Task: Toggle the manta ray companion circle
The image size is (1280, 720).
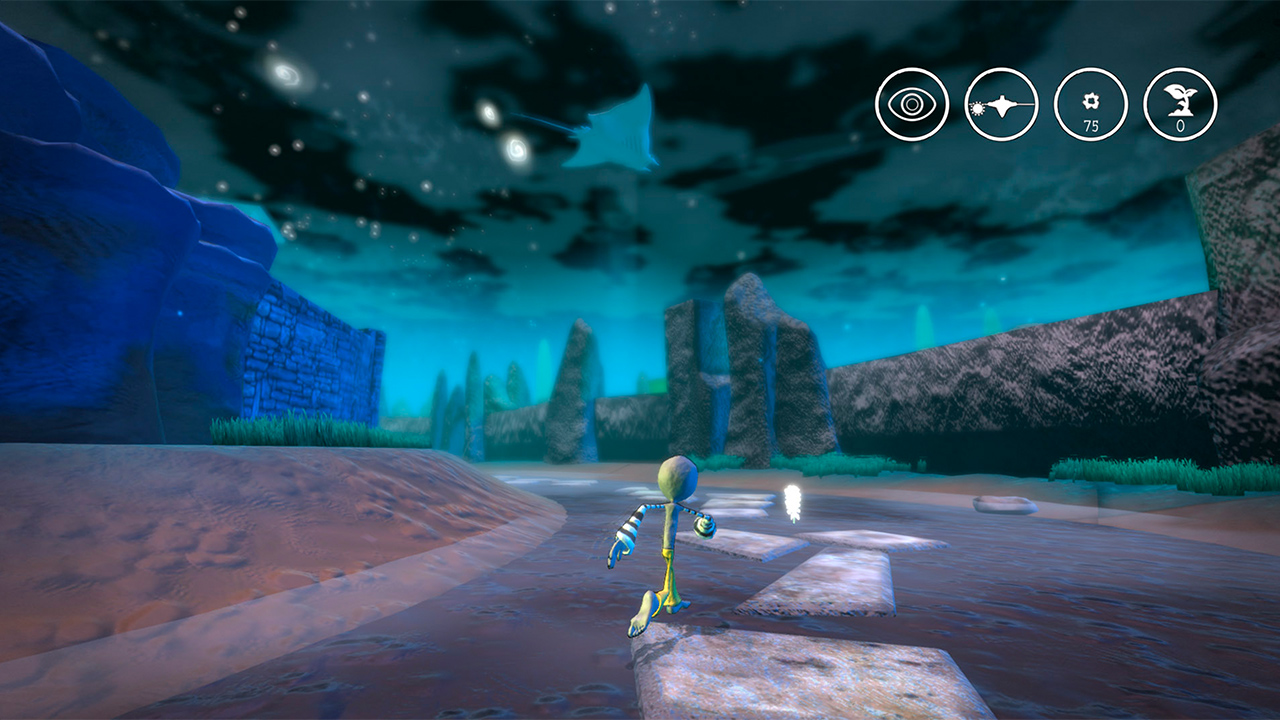Action: [1001, 103]
